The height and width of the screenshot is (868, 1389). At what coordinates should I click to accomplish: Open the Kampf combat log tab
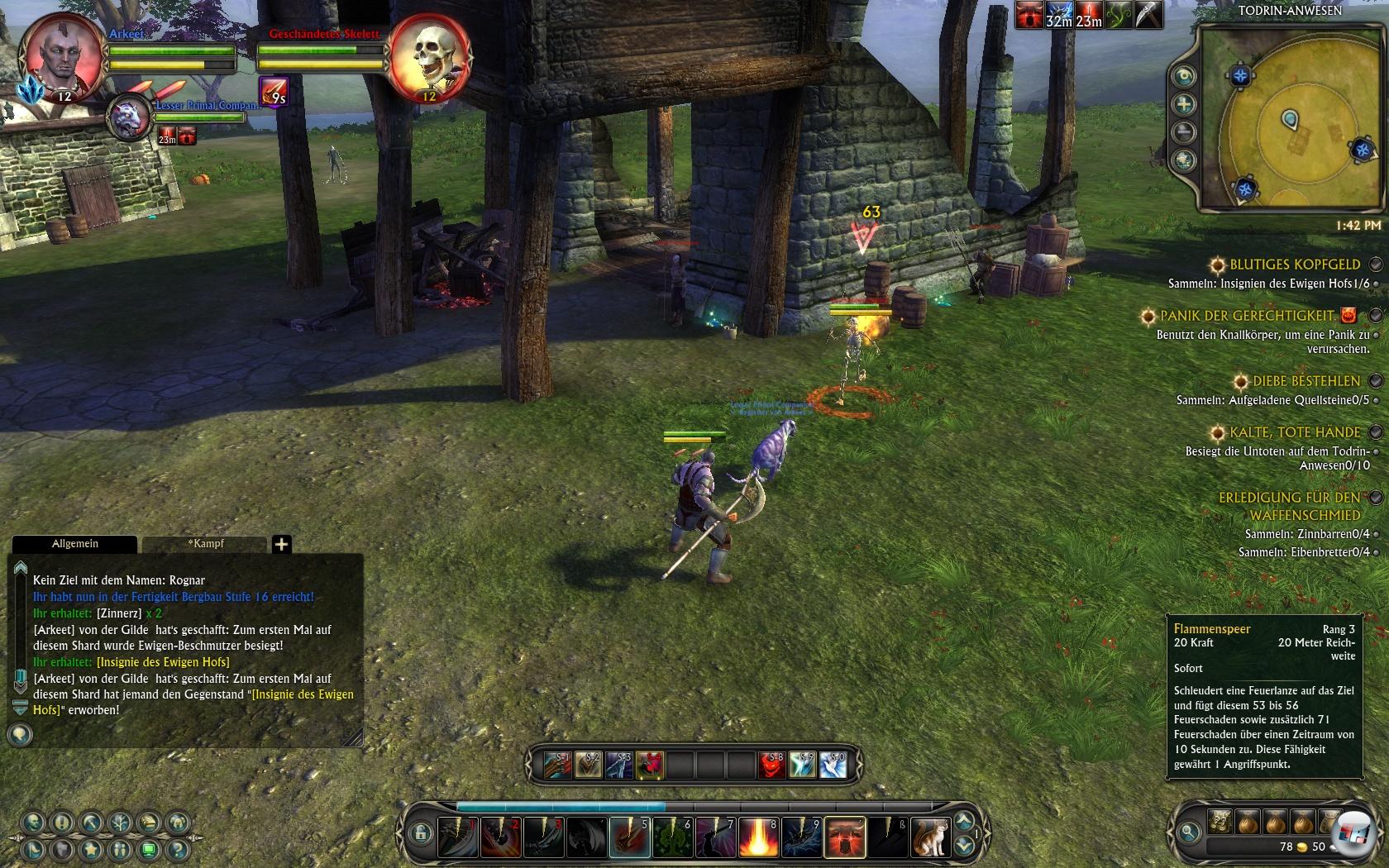(206, 544)
